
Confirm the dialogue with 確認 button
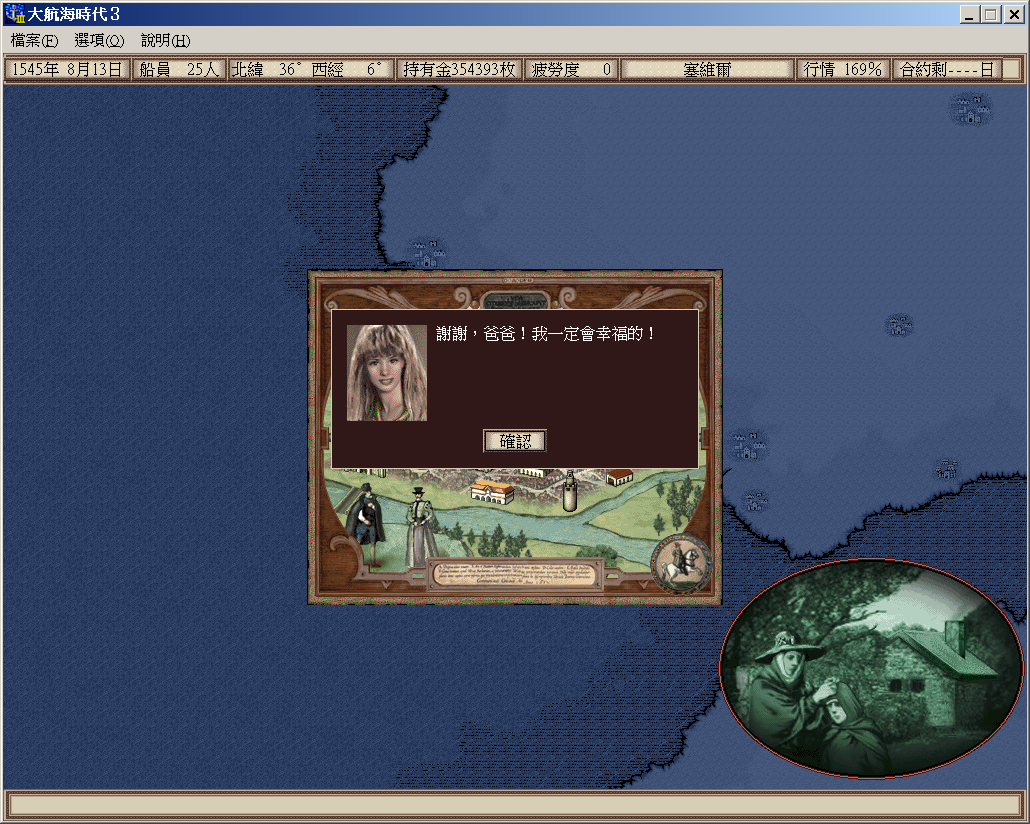point(515,441)
